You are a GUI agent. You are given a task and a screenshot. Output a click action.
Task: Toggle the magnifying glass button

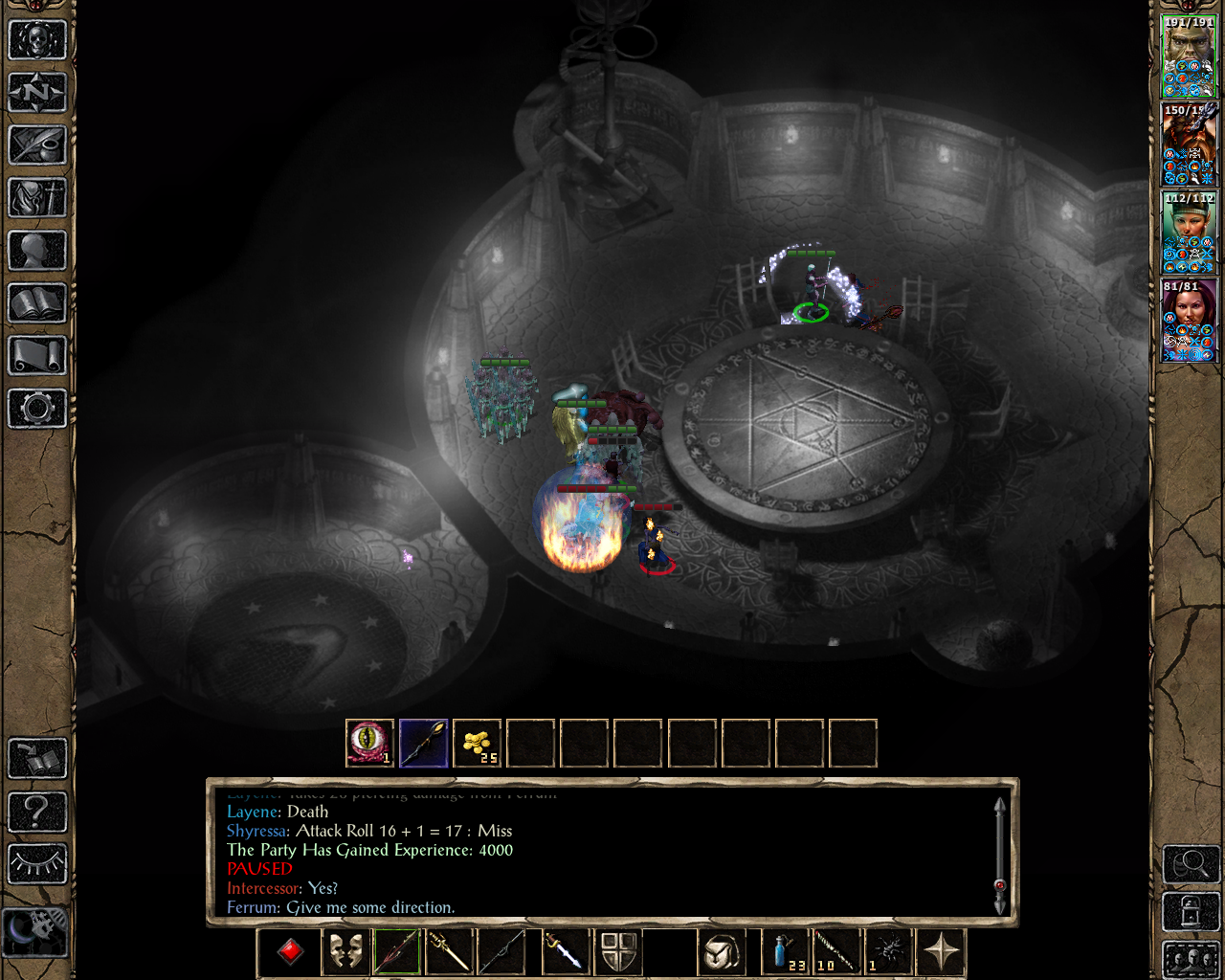point(1191,864)
